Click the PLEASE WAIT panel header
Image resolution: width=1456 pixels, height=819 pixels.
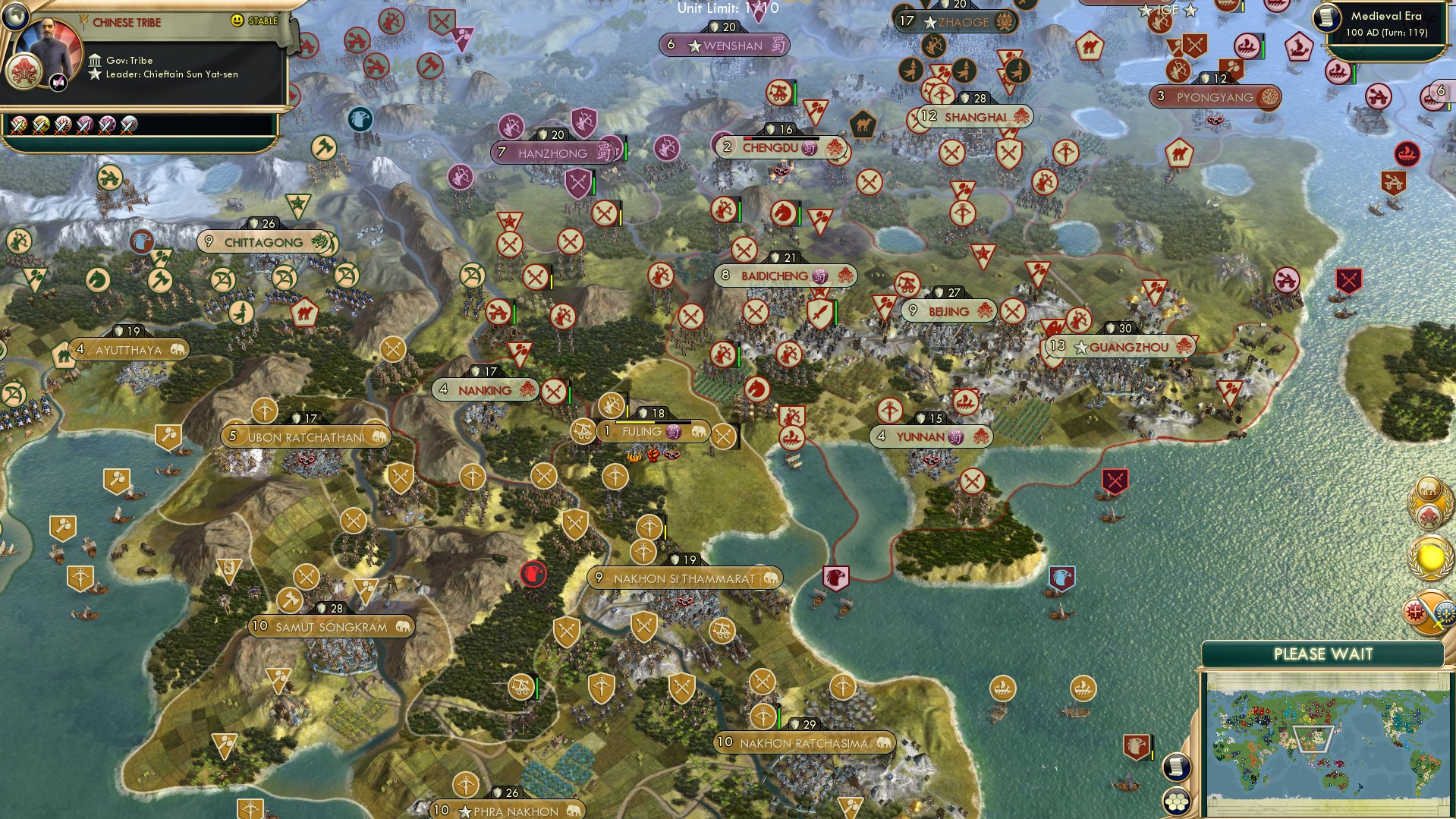point(1324,653)
